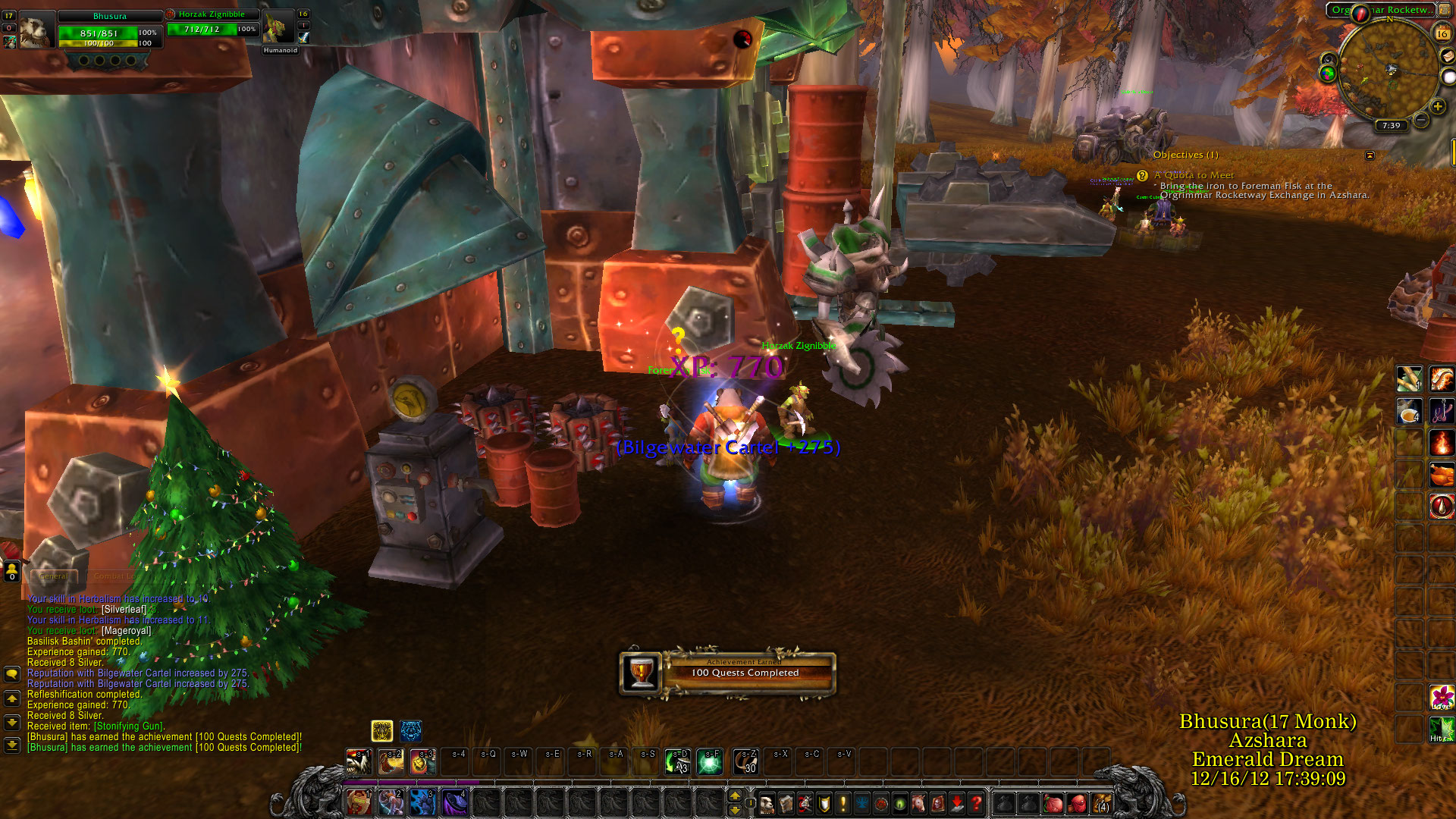Select the 'A Quota to Meet' quest objective
The image size is (1456, 819).
(1194, 175)
